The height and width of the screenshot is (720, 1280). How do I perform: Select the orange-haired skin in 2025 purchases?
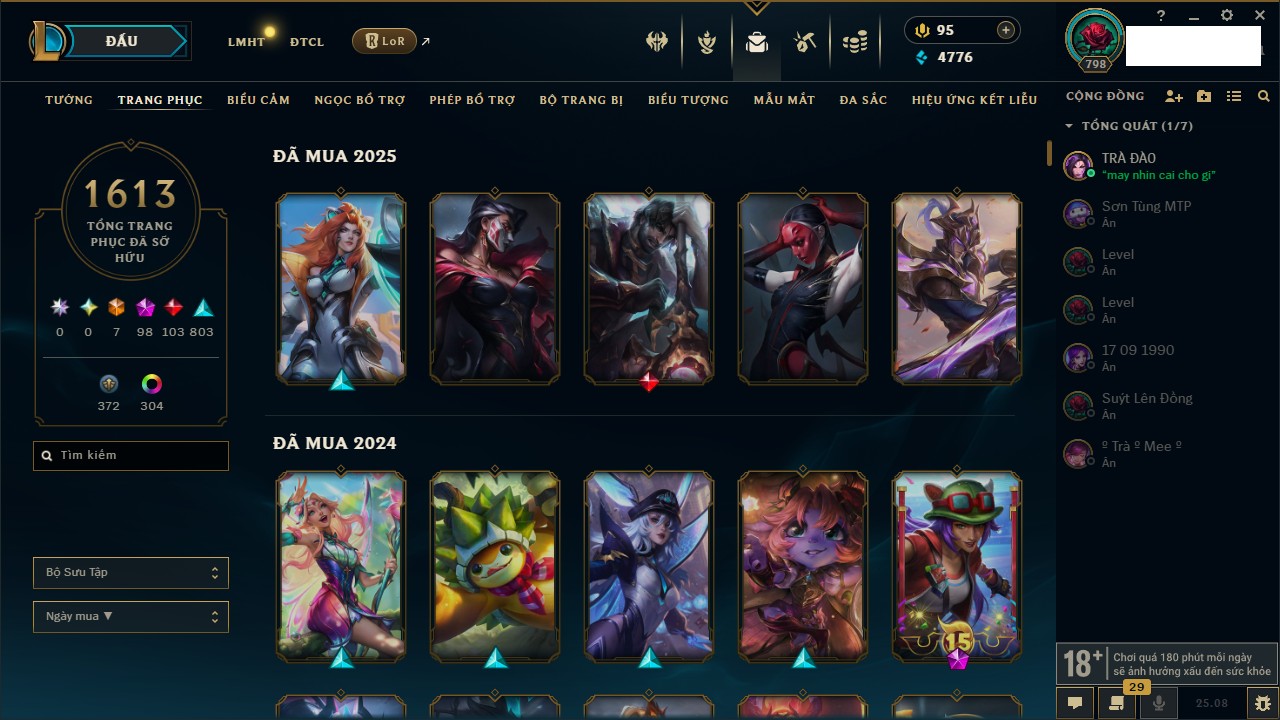pyautogui.click(x=341, y=288)
